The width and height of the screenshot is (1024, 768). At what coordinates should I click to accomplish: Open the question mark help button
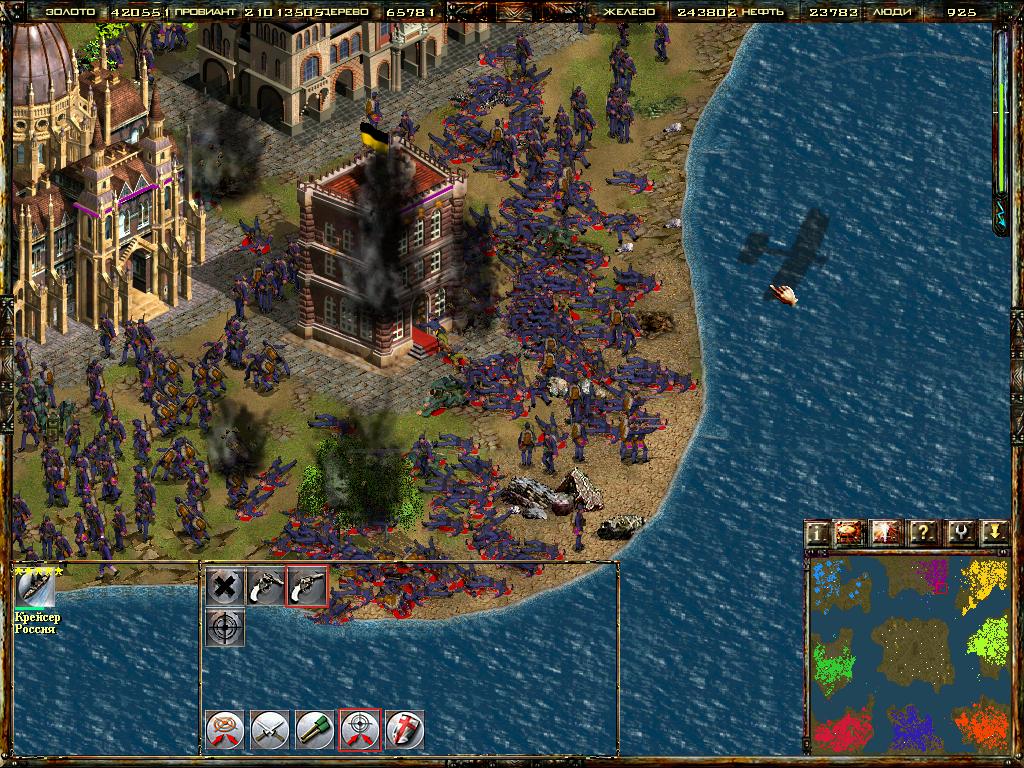point(924,533)
